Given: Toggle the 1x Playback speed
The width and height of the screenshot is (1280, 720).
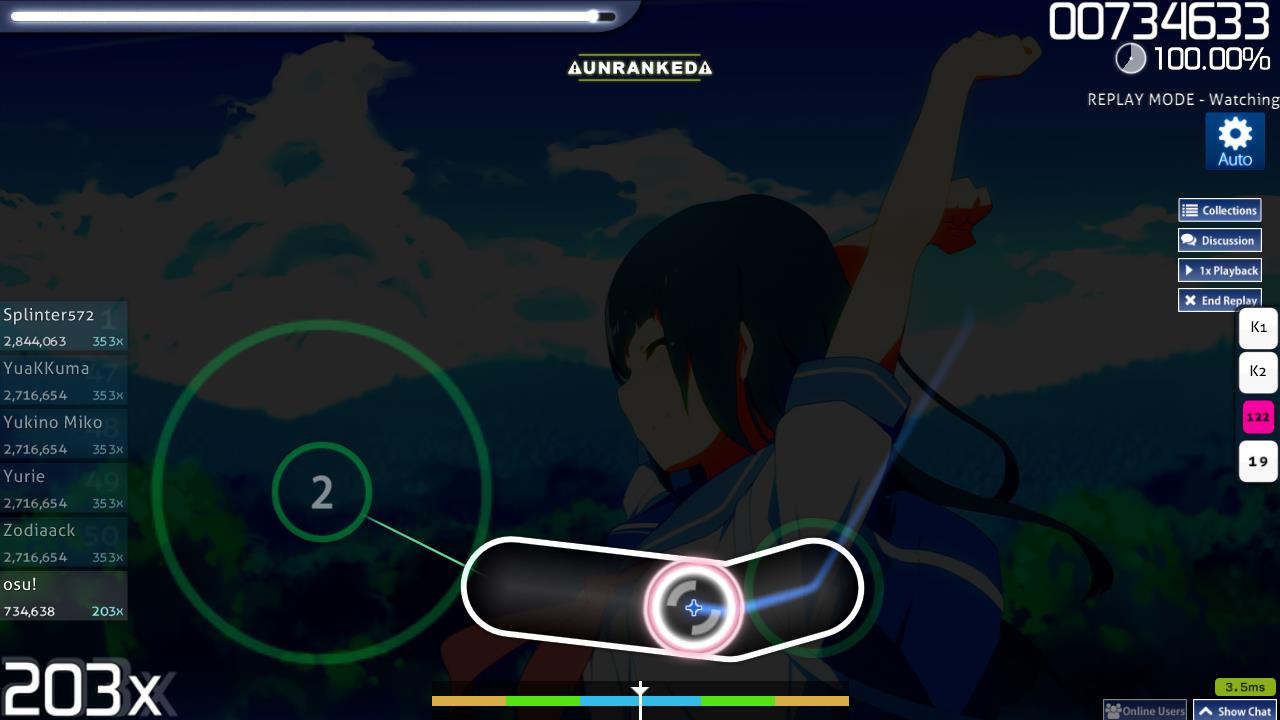Looking at the screenshot, I should pyautogui.click(x=1219, y=270).
